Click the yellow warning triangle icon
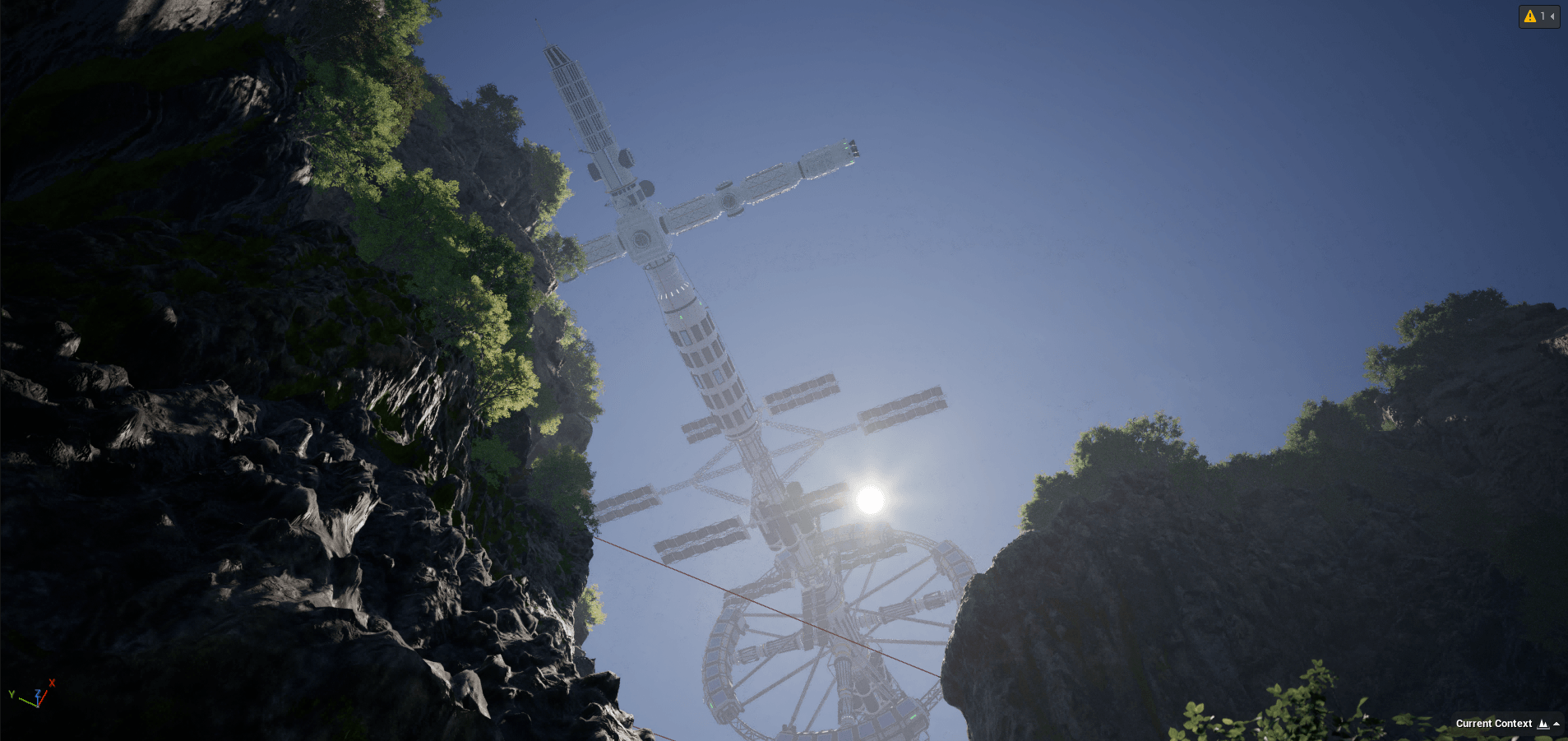 [x=1529, y=16]
